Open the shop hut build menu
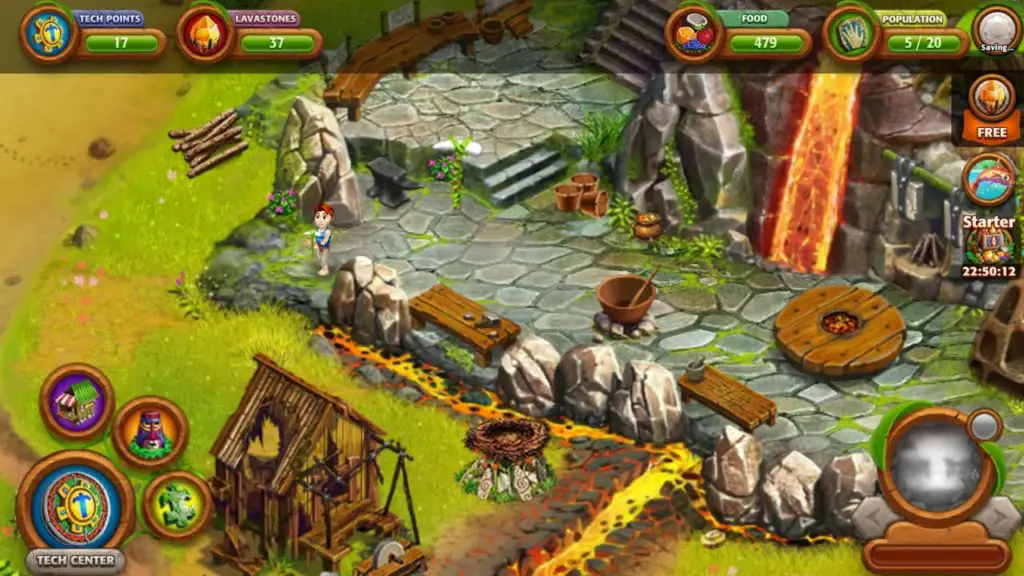Screen dimensions: 1024x576 tap(76, 400)
